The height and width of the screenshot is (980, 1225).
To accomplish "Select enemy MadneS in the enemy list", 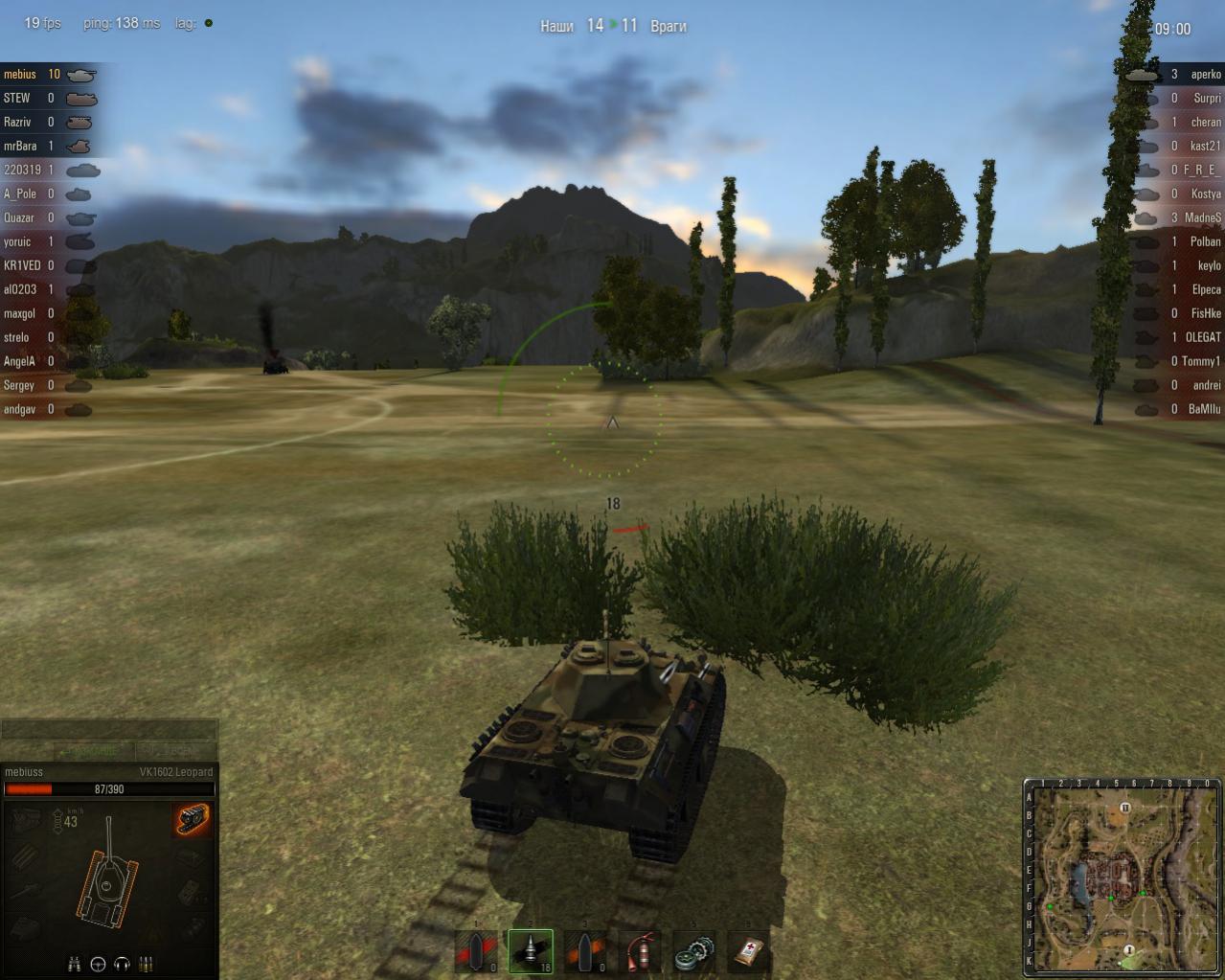I will tap(1202, 217).
